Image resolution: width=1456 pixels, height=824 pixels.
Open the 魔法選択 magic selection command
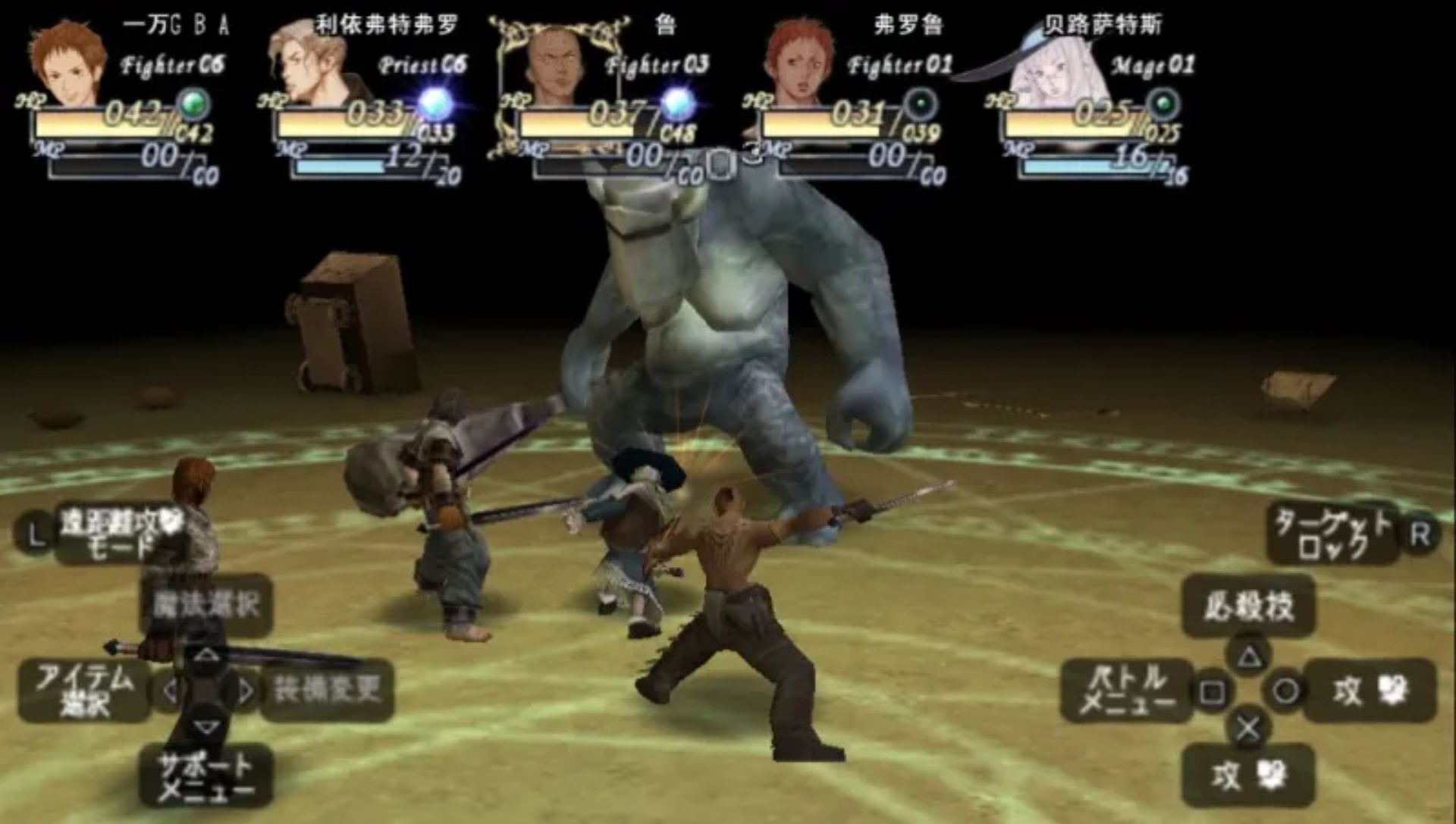point(206,604)
